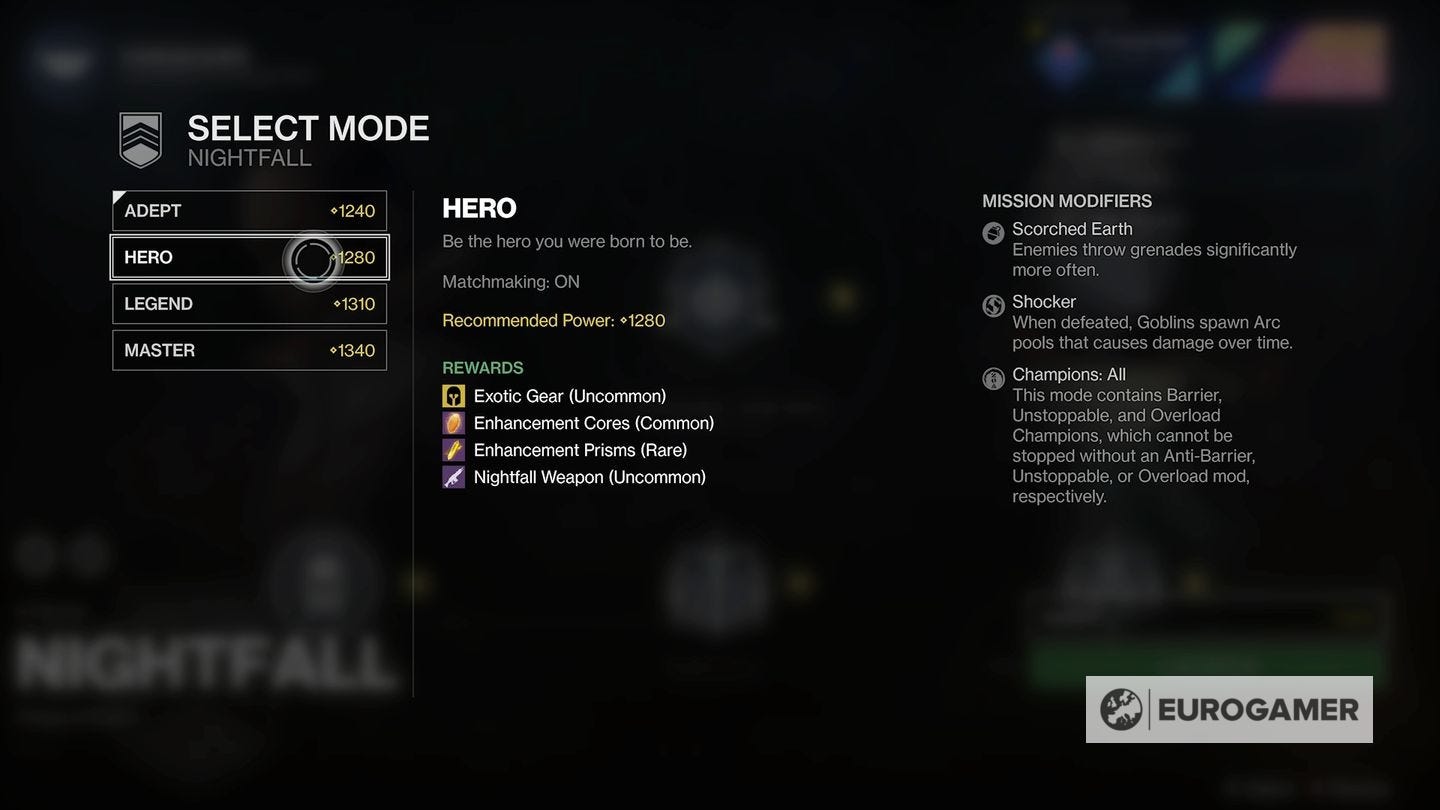
Task: Click the Exotic Gear reward icon
Action: tap(453, 396)
